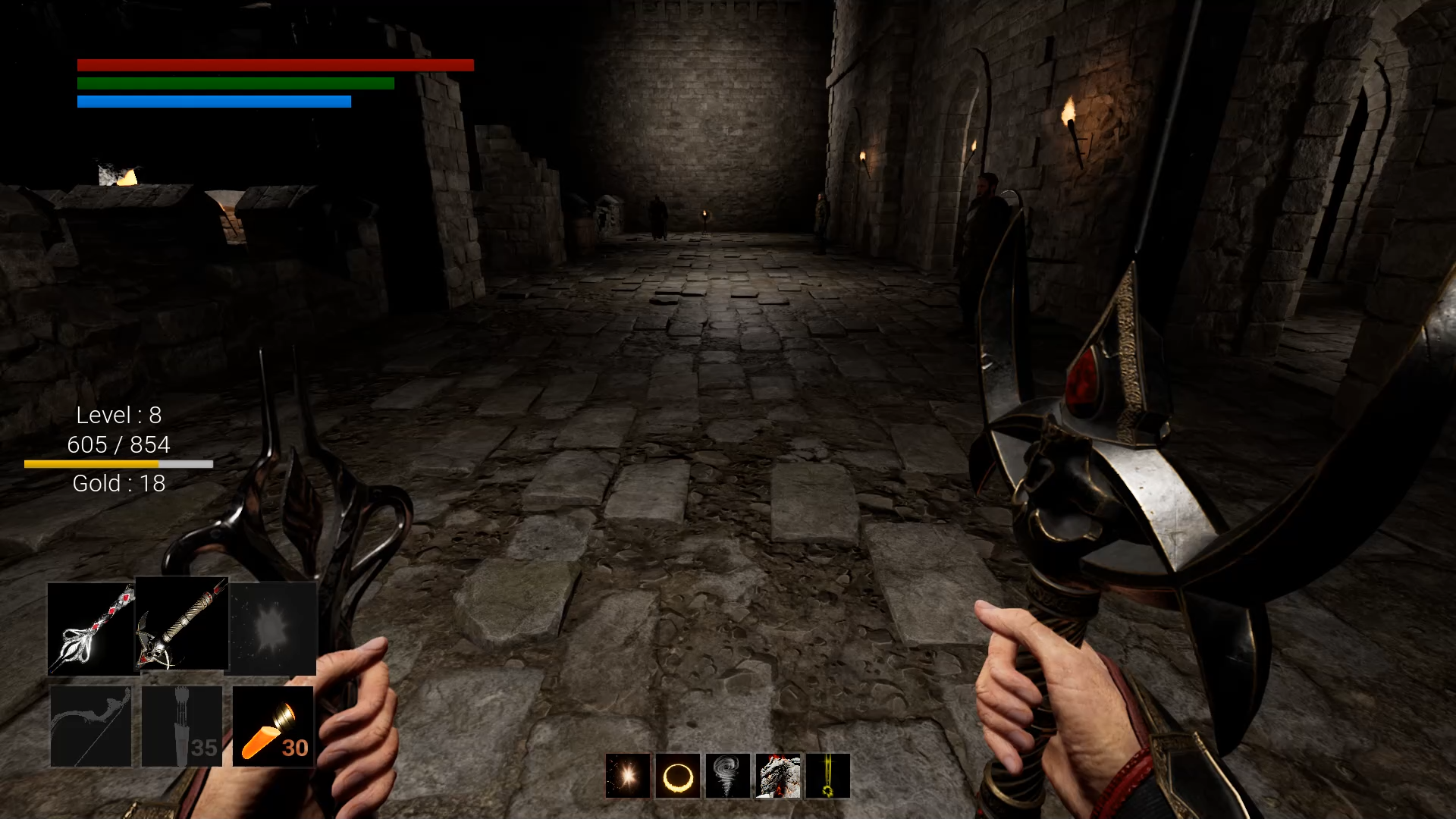
Task: Click the yellow experience progress bar
Action: click(x=118, y=463)
